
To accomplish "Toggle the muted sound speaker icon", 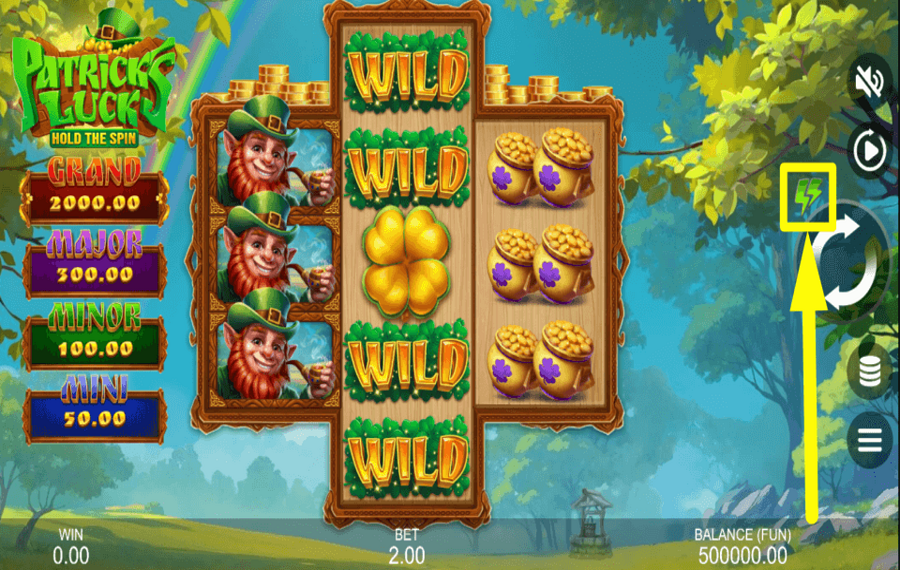I will [869, 80].
